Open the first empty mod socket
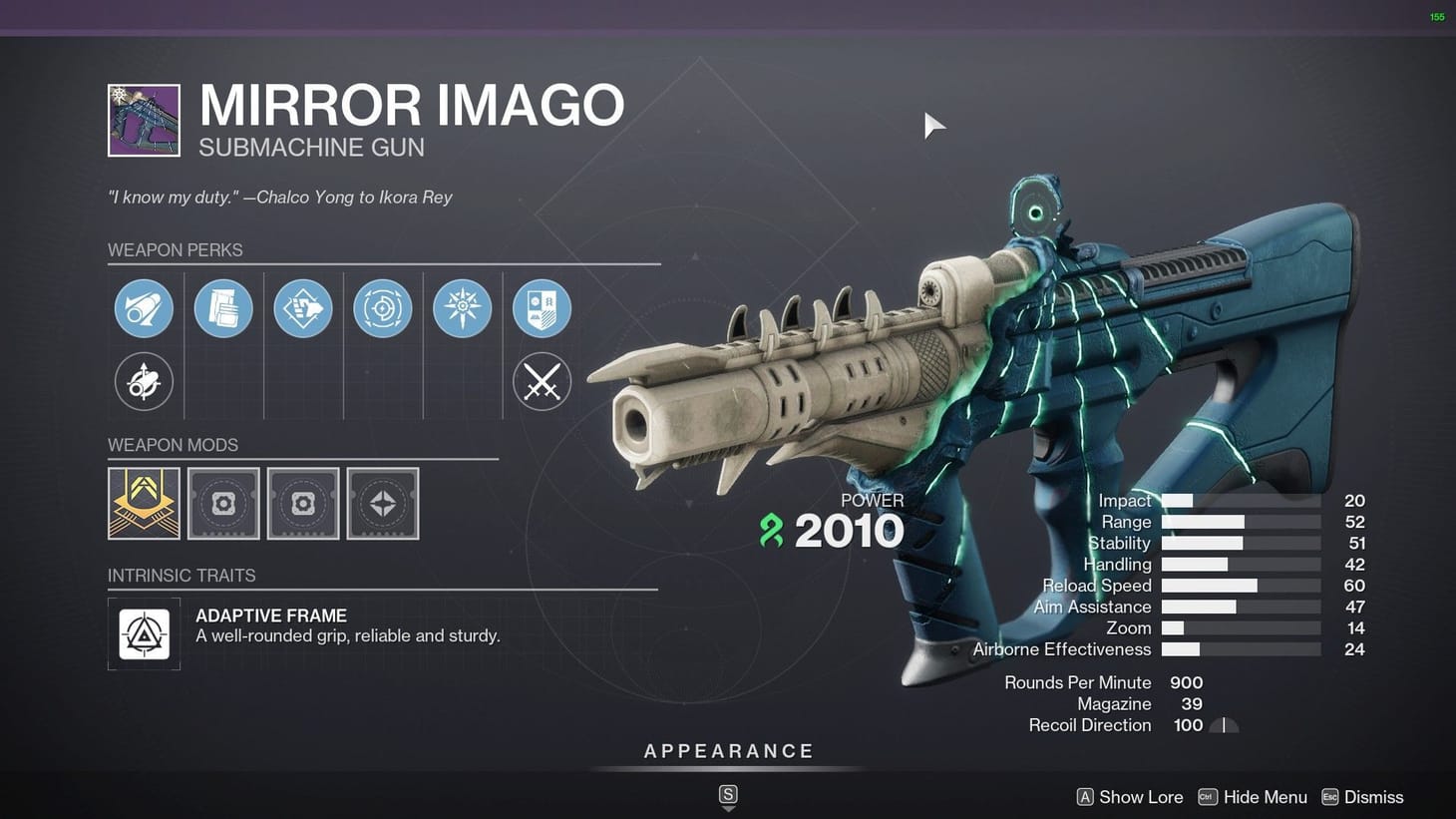 click(223, 503)
